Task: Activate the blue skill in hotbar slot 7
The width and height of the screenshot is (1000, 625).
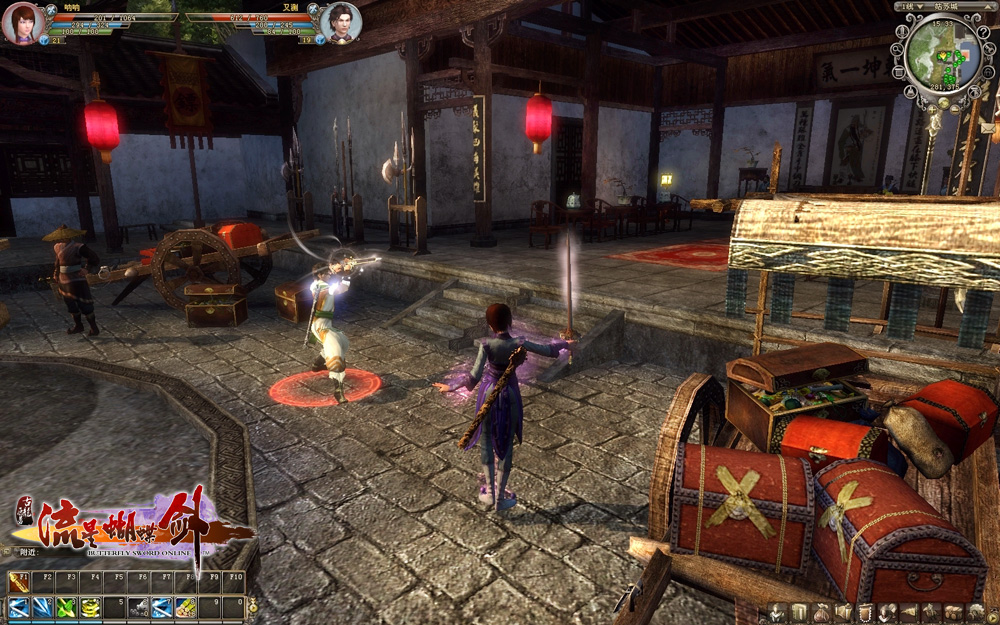Action: (x=162, y=606)
